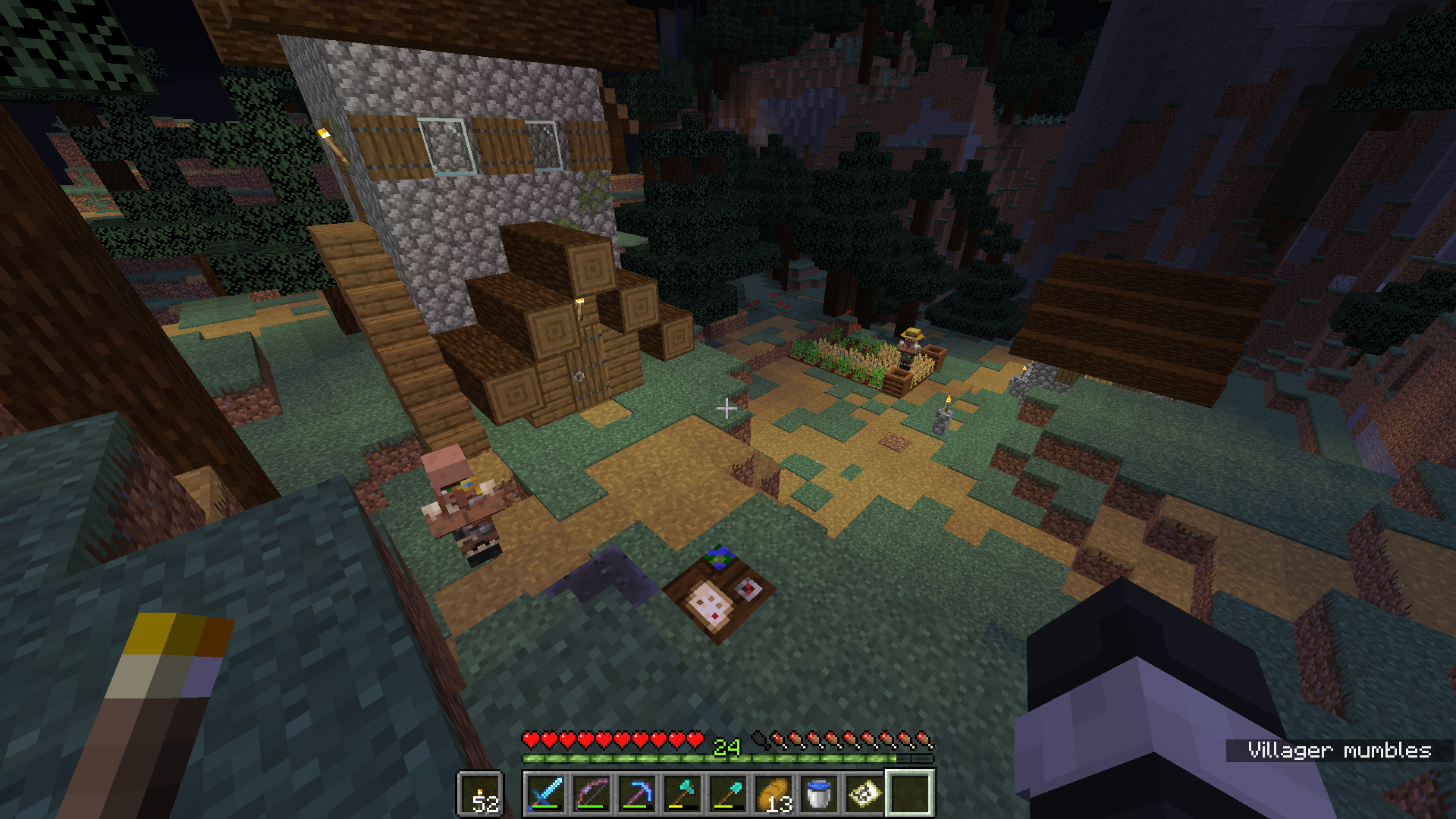Select the offhand torch stack of 52
1456x819 pixels.
[x=480, y=794]
